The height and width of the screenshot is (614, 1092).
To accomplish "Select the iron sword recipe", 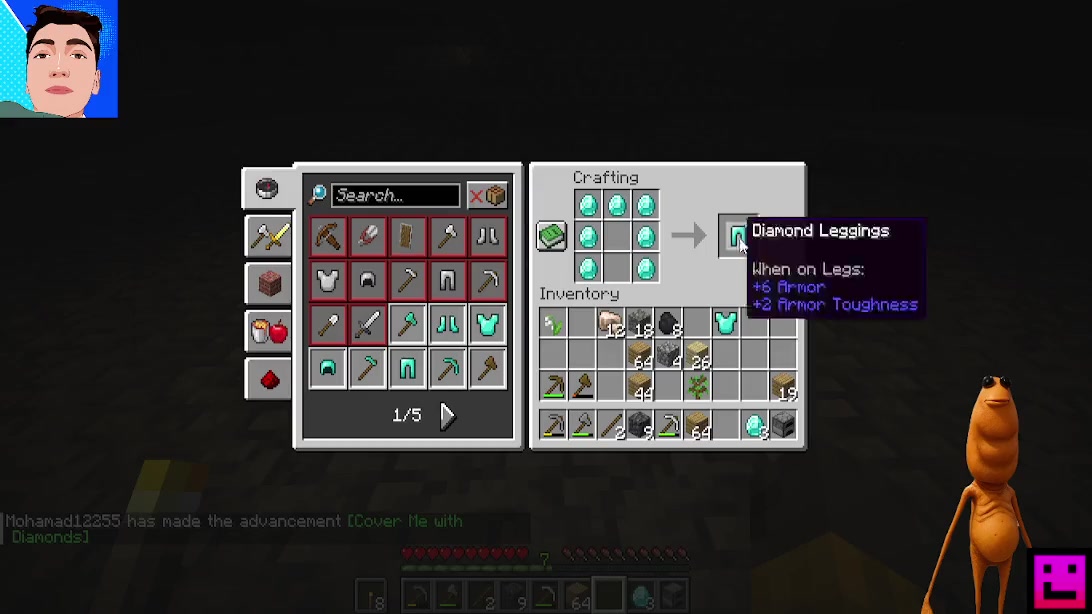I will click(368, 324).
